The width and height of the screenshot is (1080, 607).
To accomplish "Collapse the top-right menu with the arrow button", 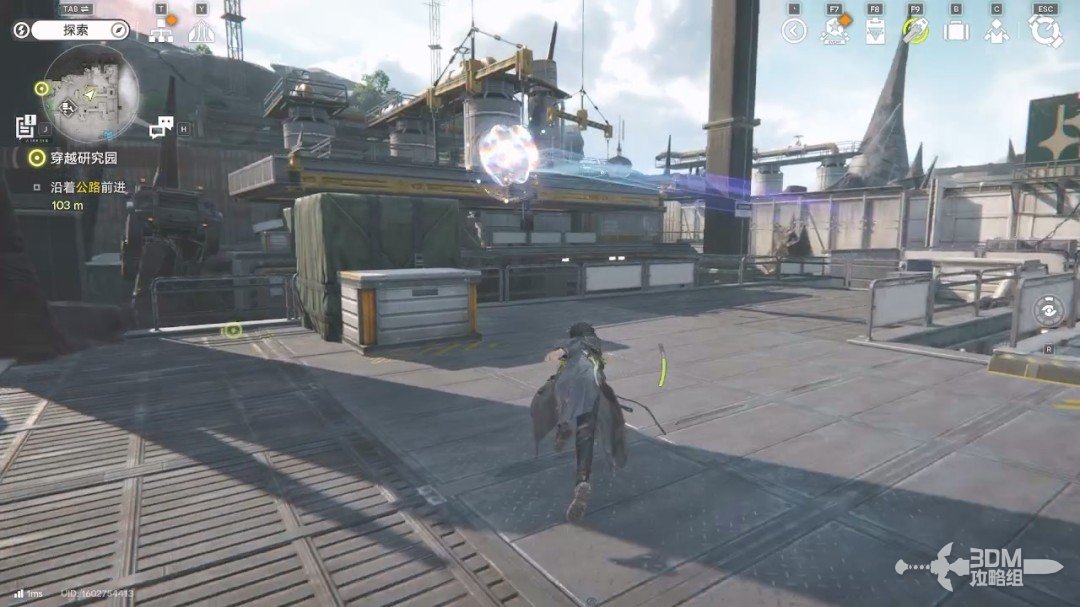I will [x=794, y=31].
